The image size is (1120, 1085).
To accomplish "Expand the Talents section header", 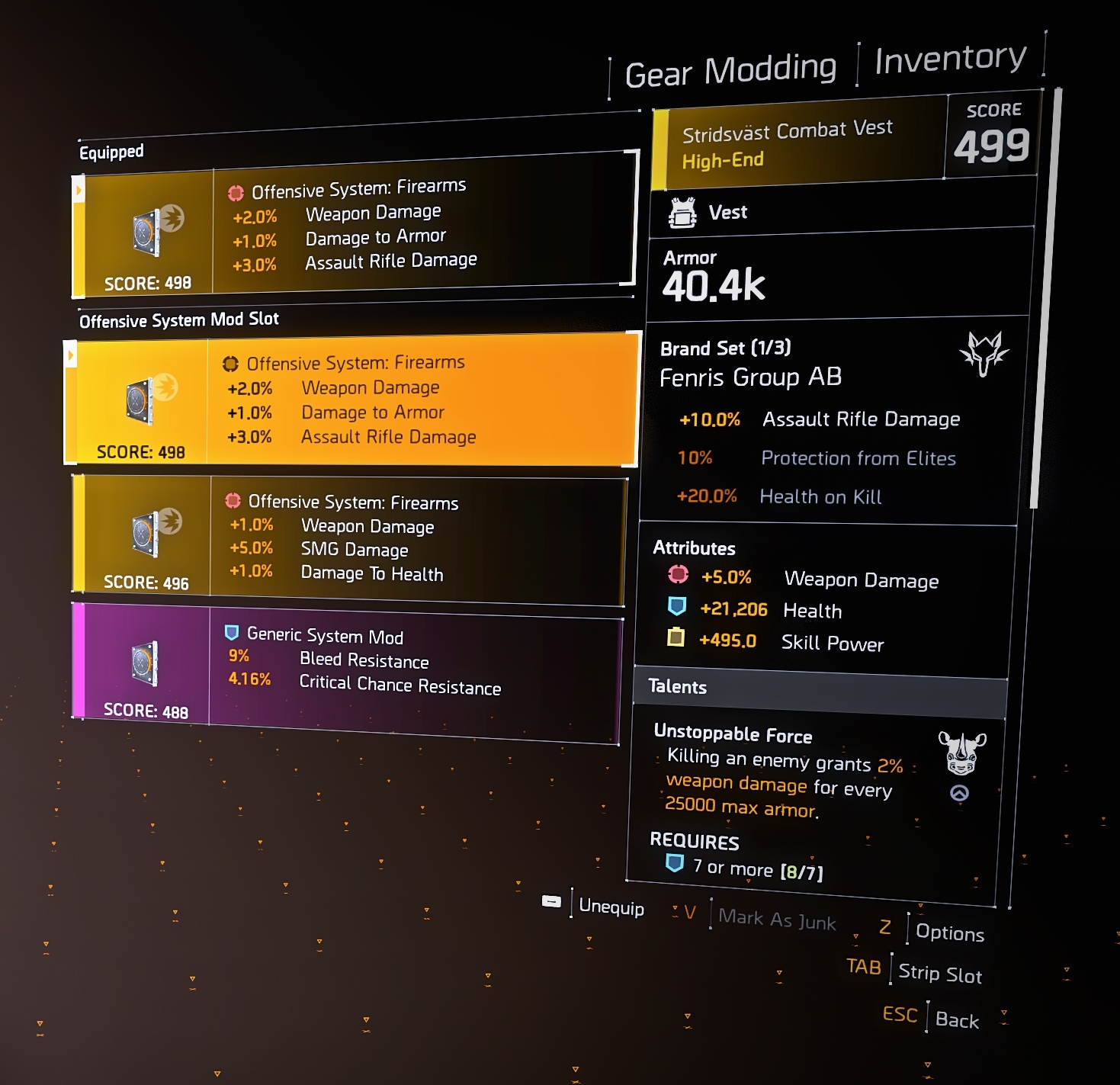I will click(677, 686).
